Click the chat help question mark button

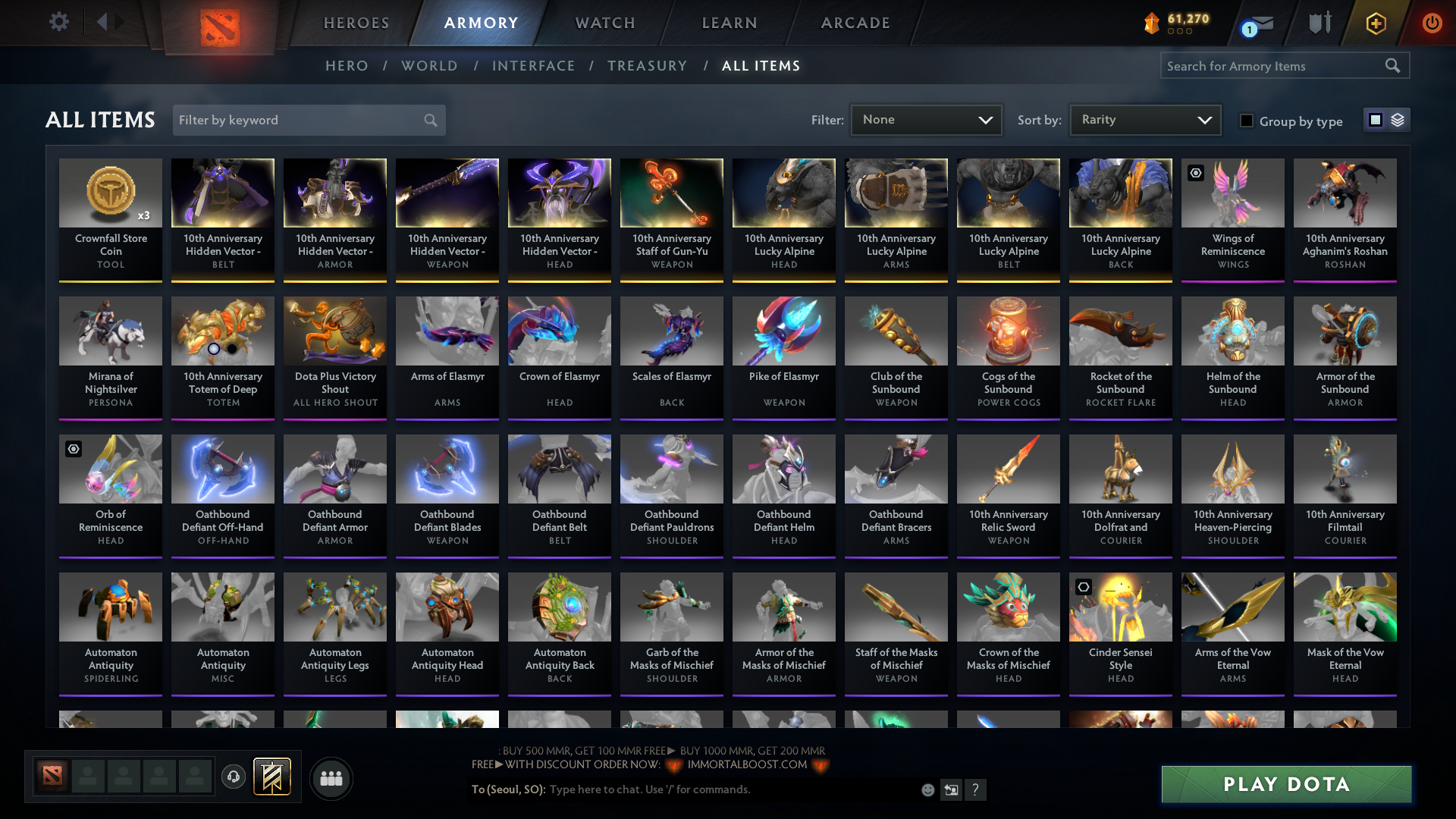click(977, 789)
